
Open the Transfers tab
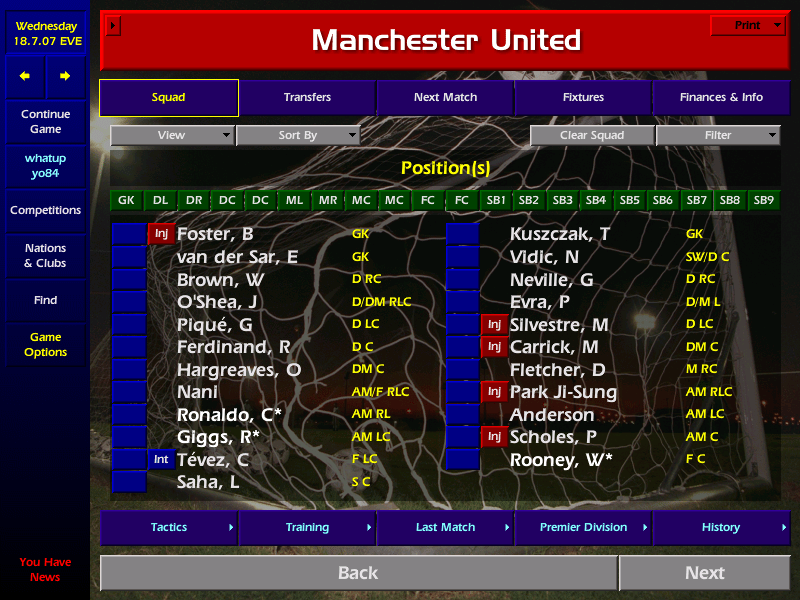307,98
